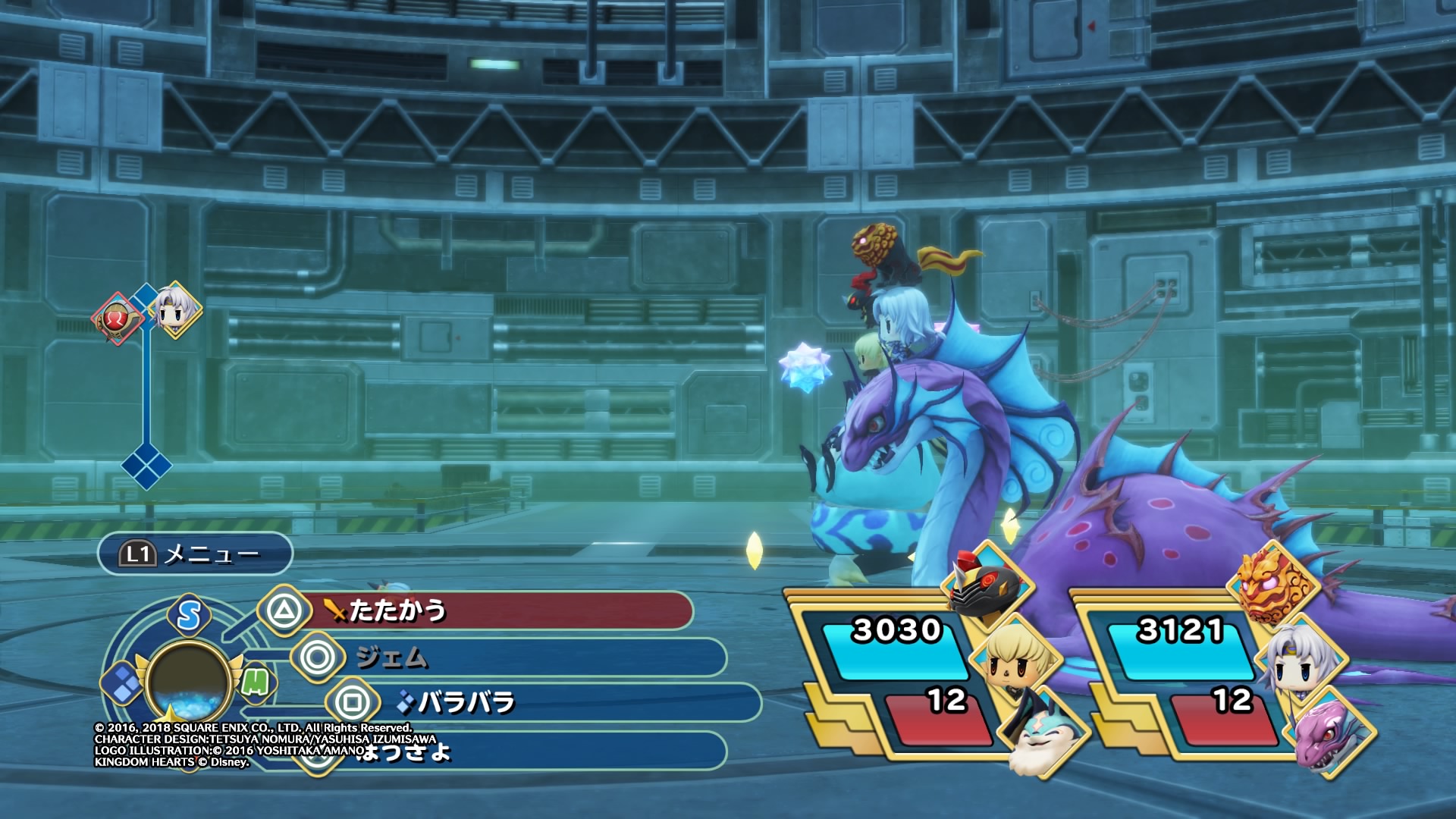Select the black helmet mirage portrait
Image resolution: width=1456 pixels, height=819 pixels.
[986, 588]
